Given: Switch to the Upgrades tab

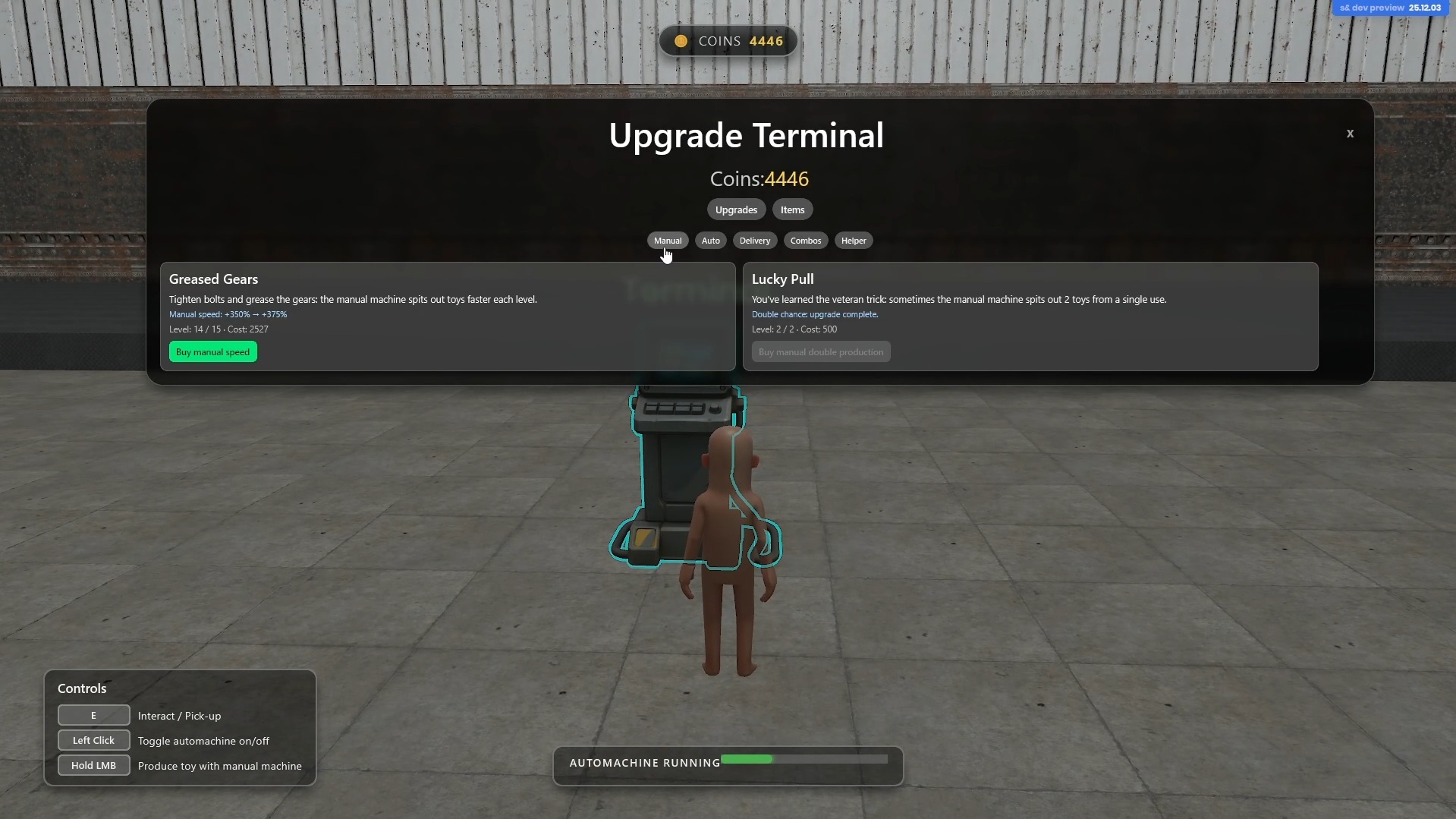Looking at the screenshot, I should (736, 209).
